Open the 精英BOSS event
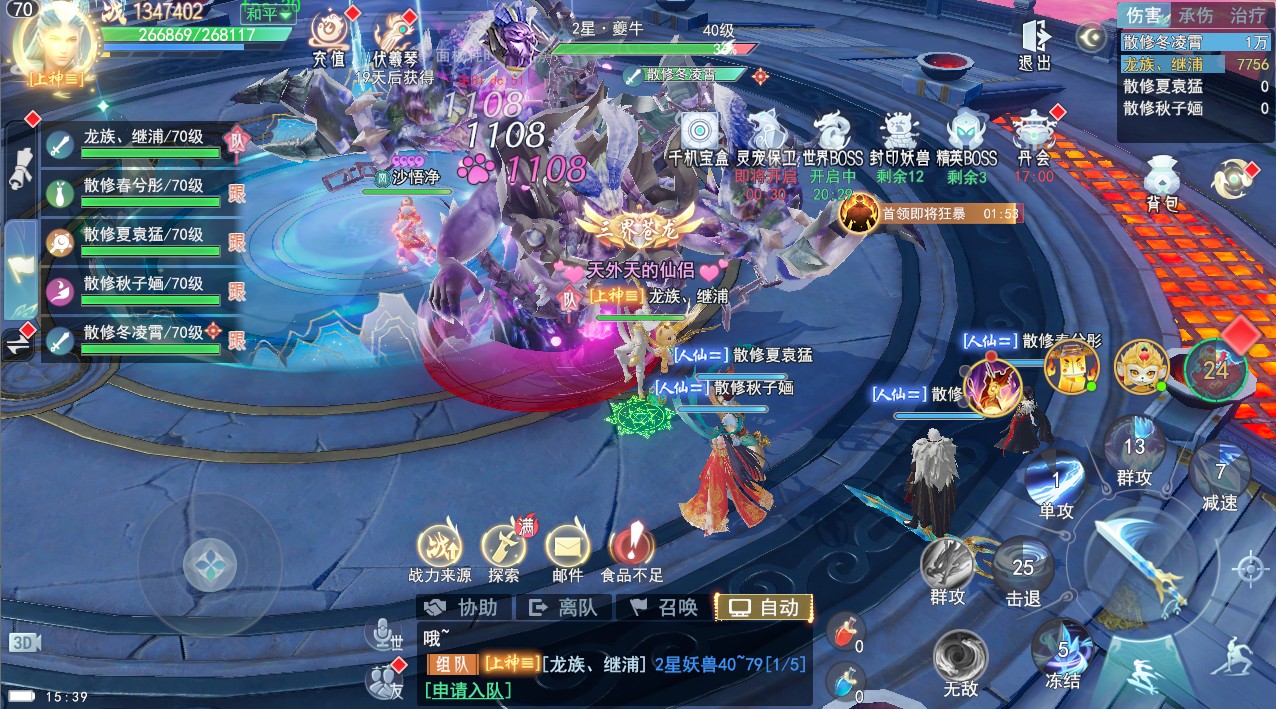 (x=967, y=137)
